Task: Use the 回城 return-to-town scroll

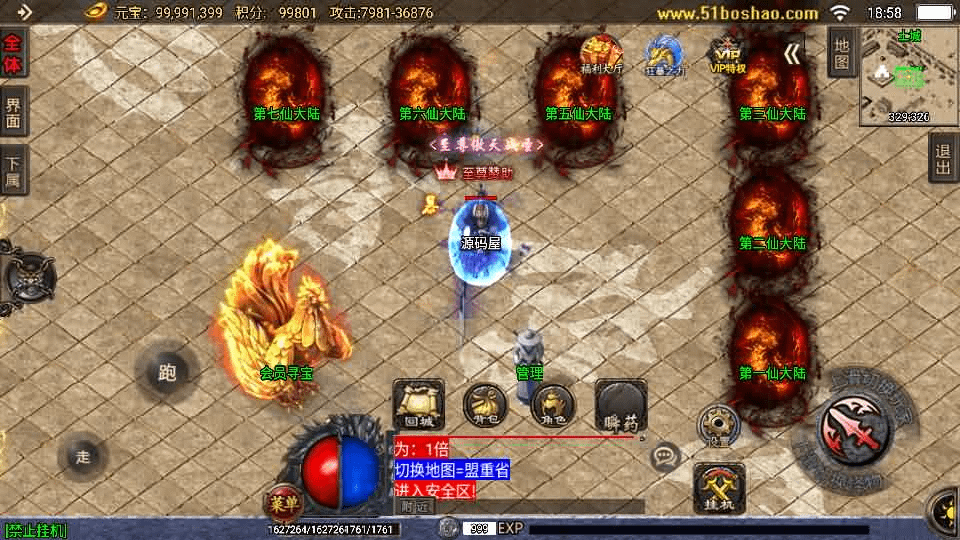Action: pyautogui.click(x=418, y=405)
